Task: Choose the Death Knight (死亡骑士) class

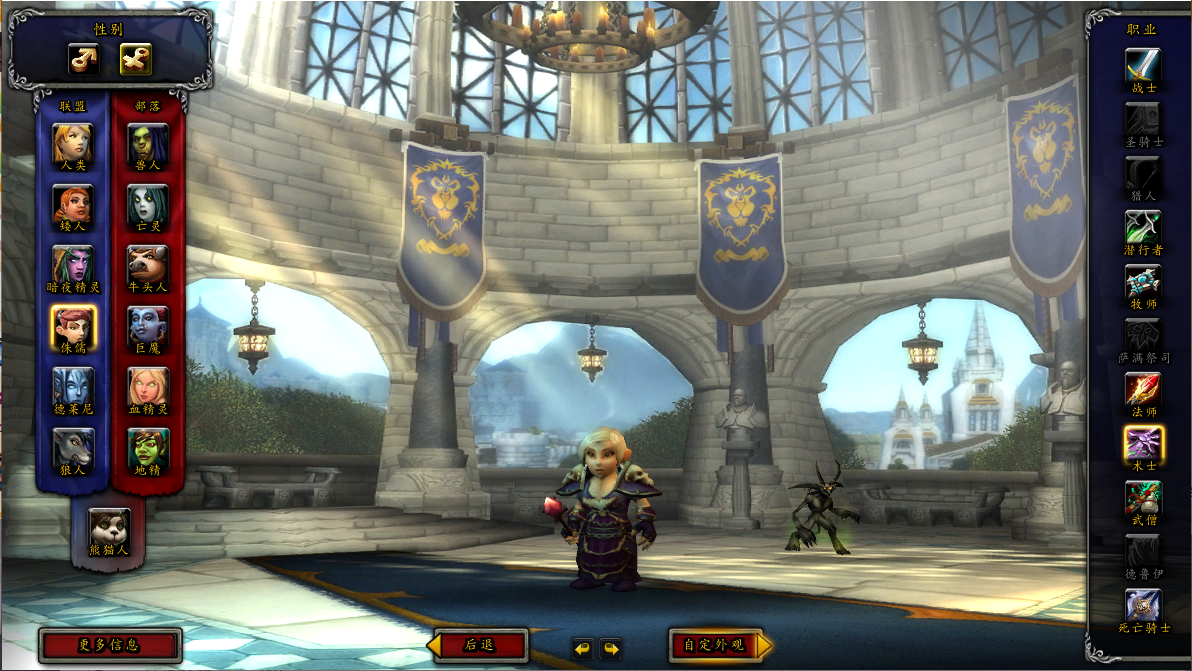Action: coord(1142,606)
